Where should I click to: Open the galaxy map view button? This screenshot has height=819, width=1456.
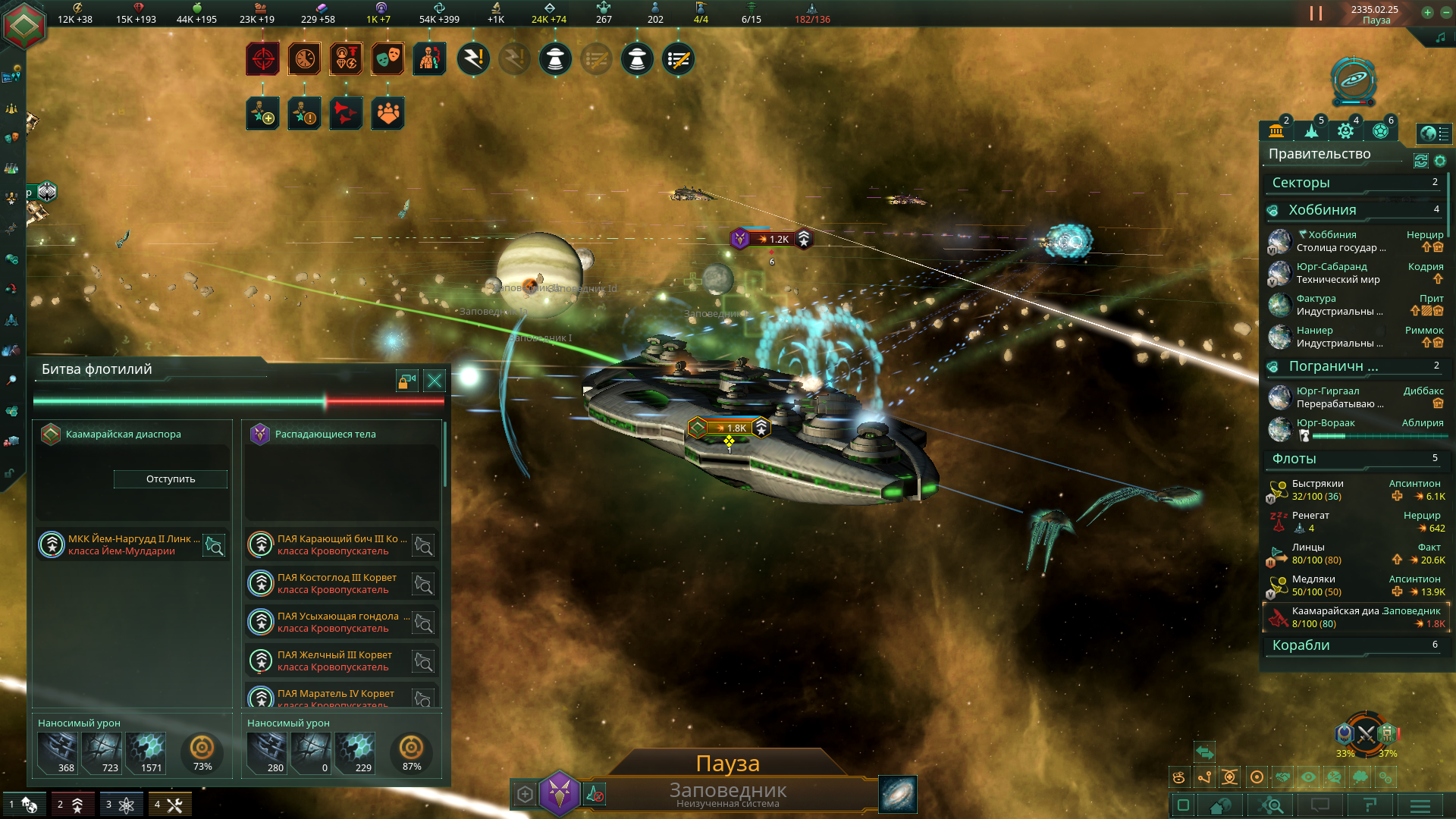(898, 794)
